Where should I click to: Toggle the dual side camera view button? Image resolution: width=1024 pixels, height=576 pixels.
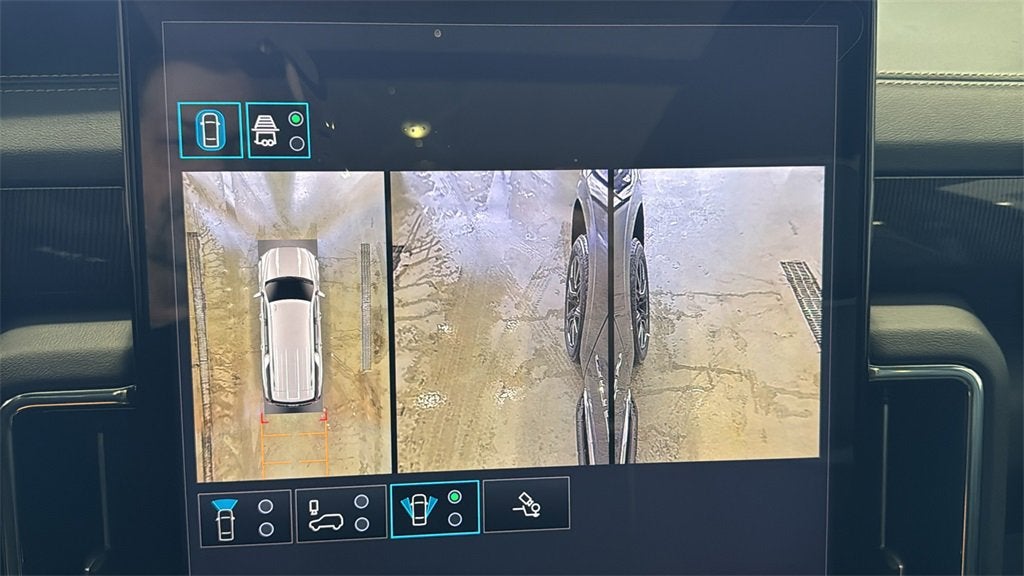[x=435, y=509]
